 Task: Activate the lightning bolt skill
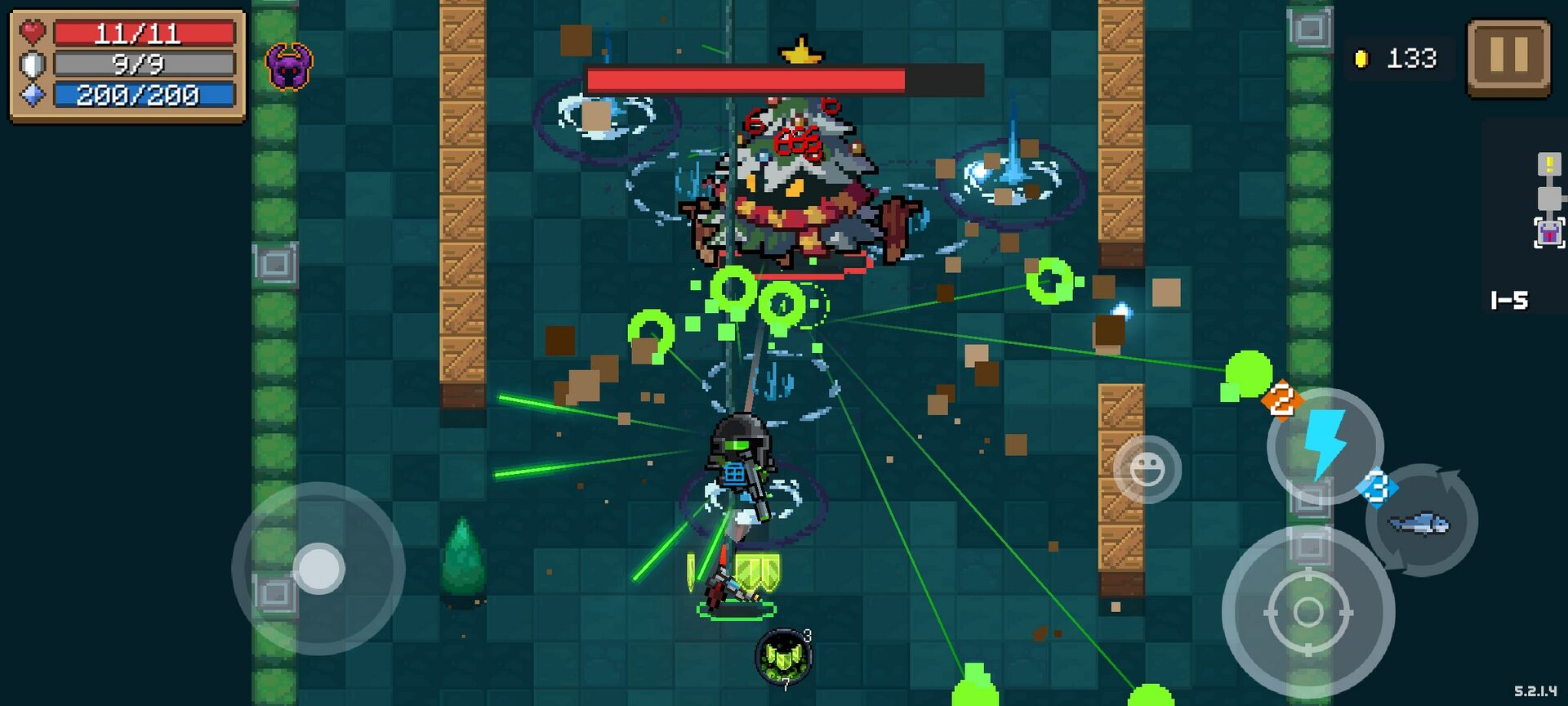[x=1325, y=446]
